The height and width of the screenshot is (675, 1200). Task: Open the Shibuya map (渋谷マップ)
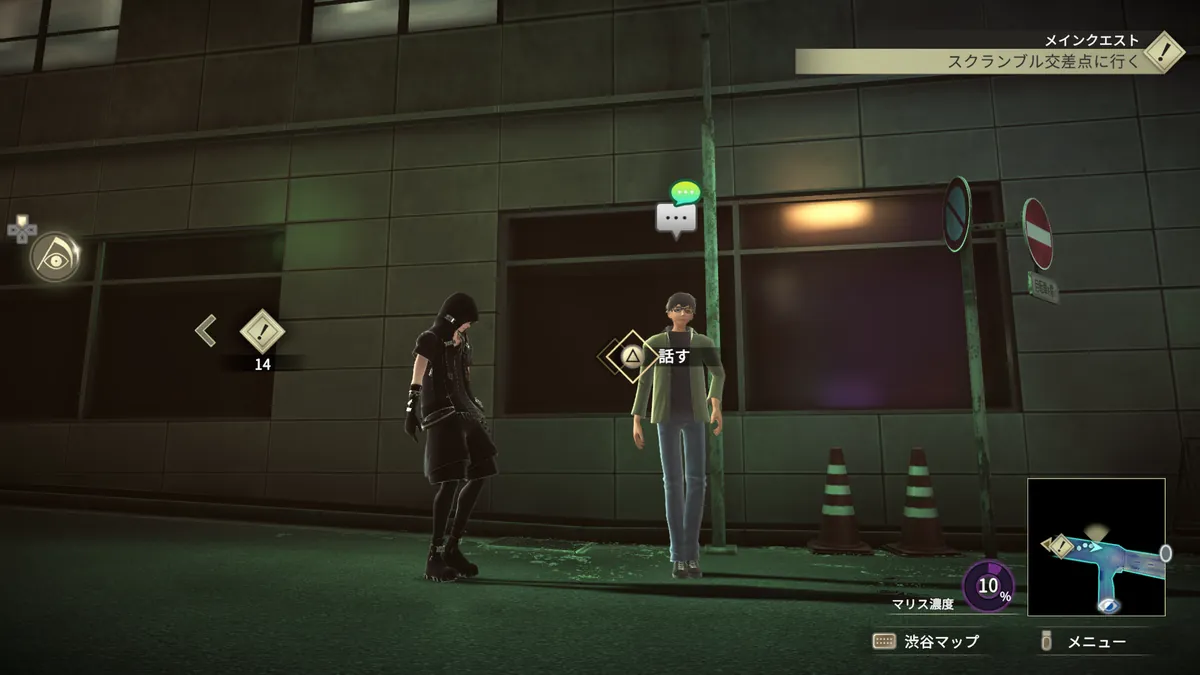(x=926, y=641)
